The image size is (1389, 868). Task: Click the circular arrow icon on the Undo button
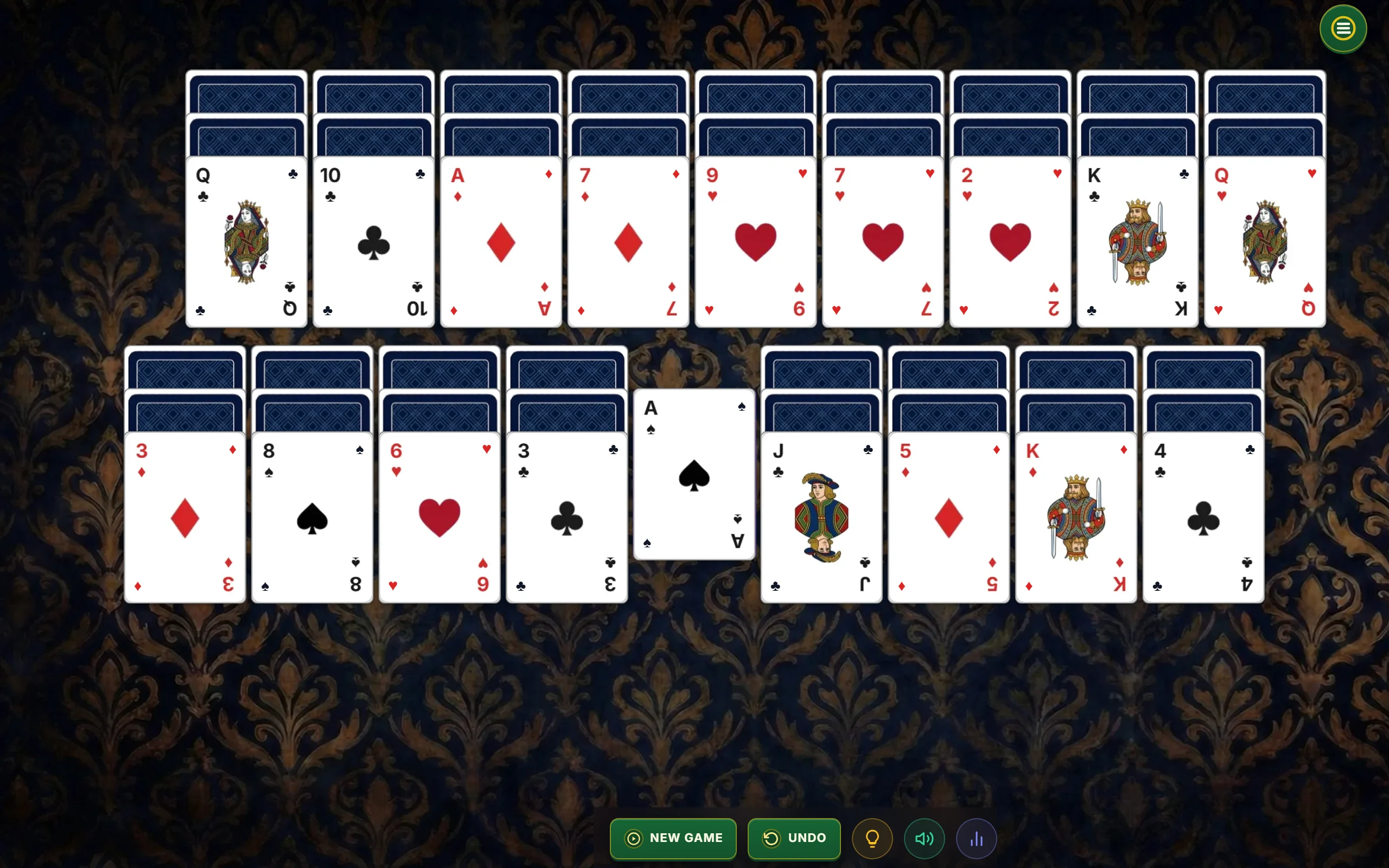(x=772, y=838)
